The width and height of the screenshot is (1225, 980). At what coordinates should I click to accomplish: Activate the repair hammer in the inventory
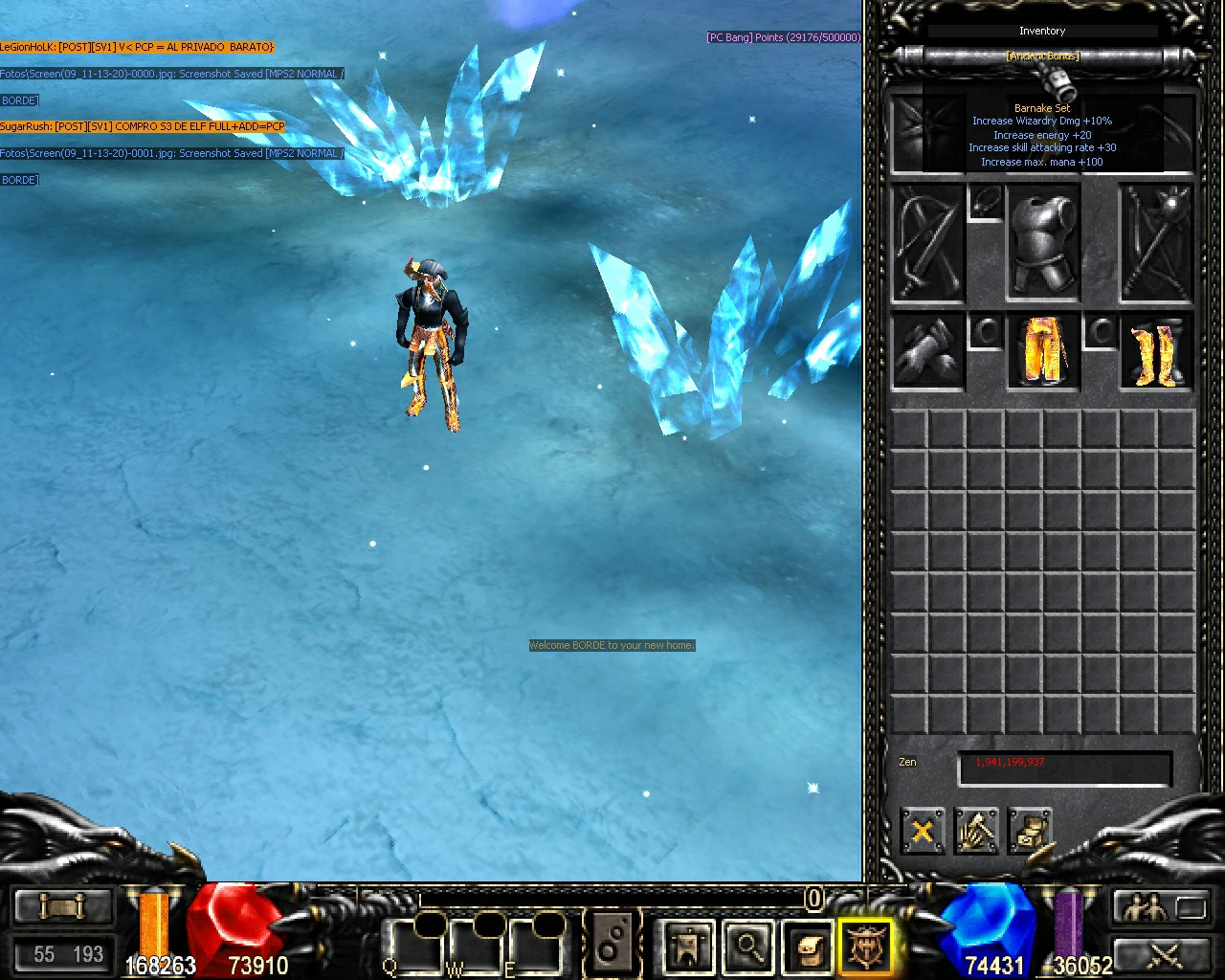977,832
